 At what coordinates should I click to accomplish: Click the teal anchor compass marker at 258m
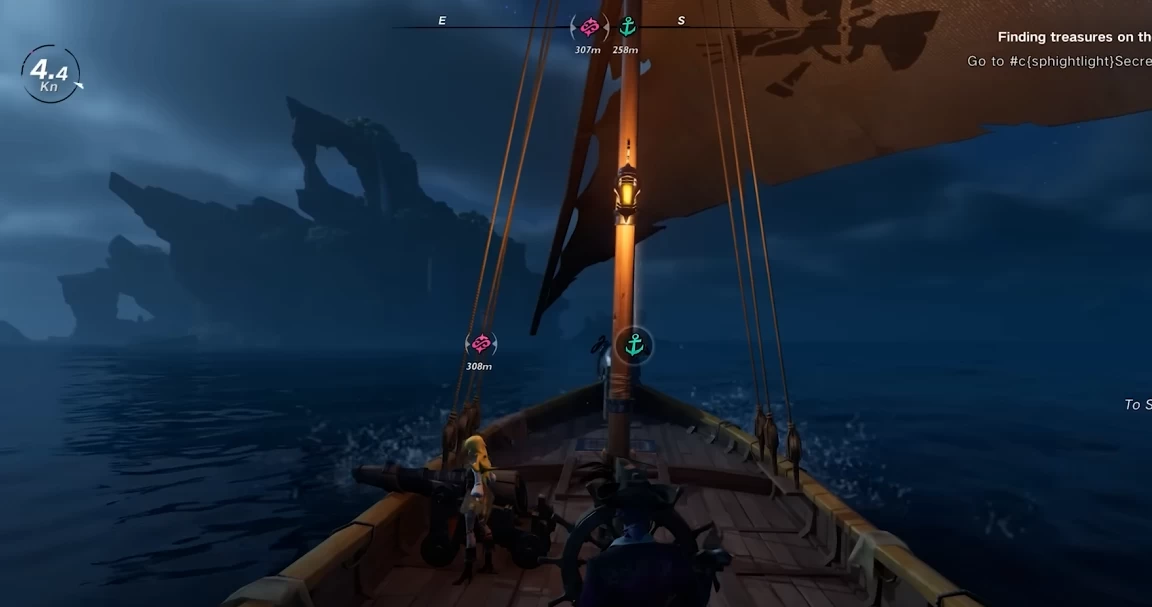point(627,27)
